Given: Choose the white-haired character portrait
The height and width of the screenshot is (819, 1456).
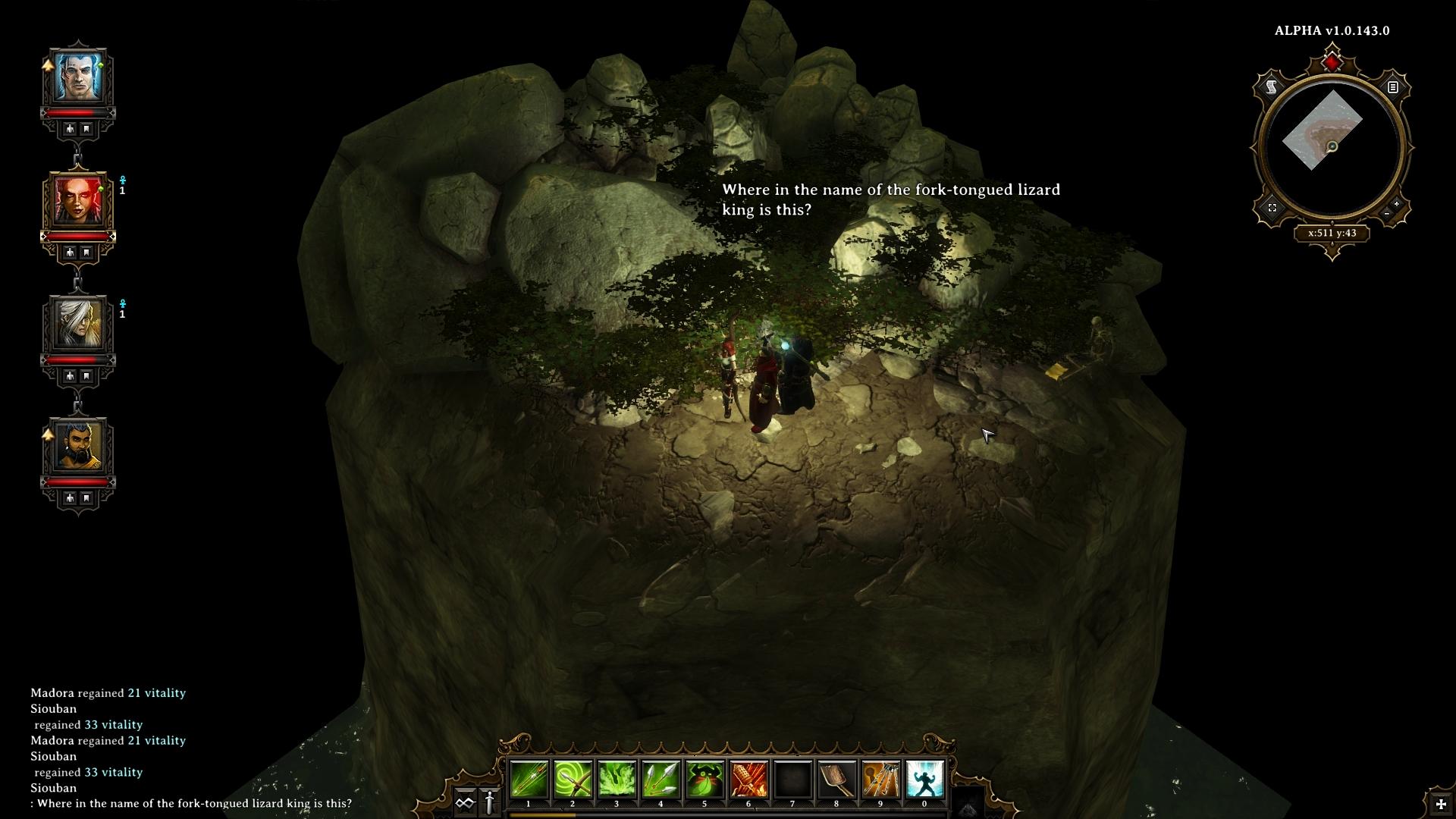Looking at the screenshot, I should [77, 324].
